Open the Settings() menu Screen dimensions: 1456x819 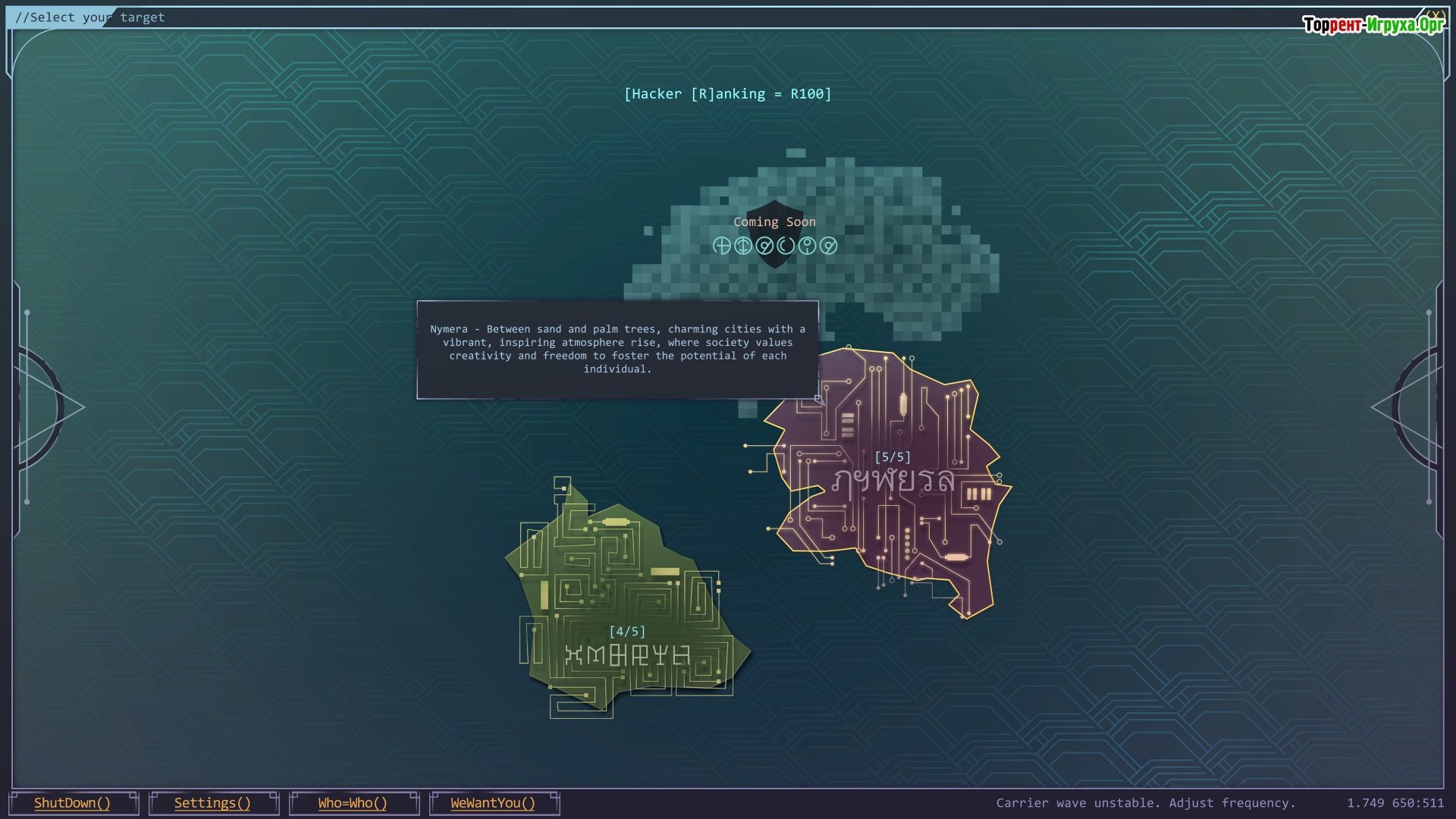click(x=212, y=803)
